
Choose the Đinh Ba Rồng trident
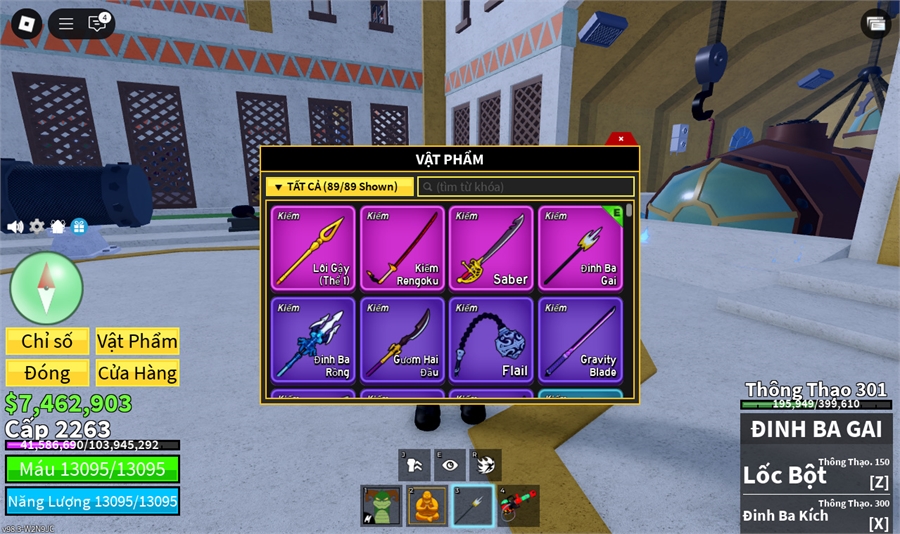pos(313,339)
